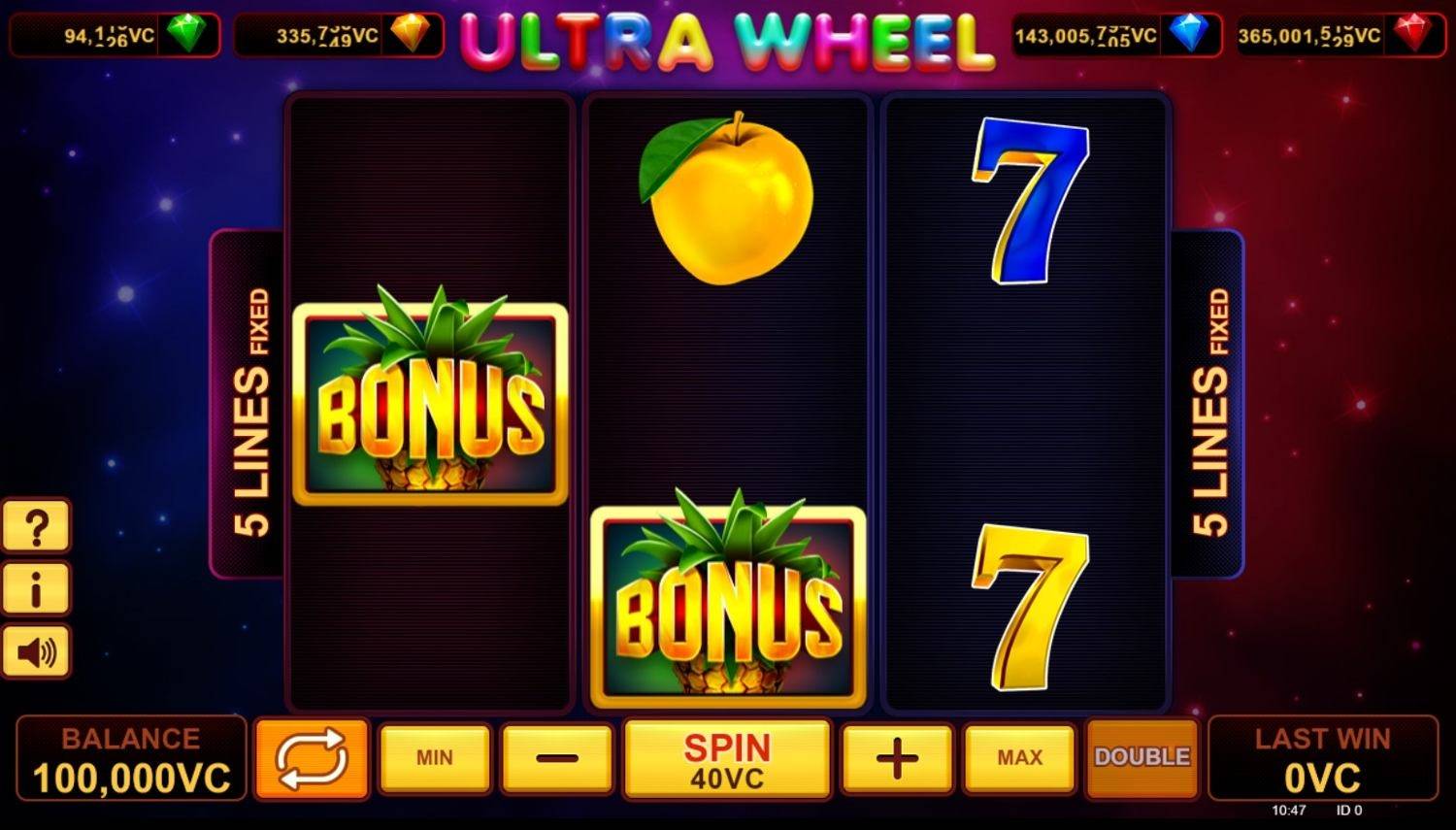
Task: Mute the game sound
Action: point(37,651)
